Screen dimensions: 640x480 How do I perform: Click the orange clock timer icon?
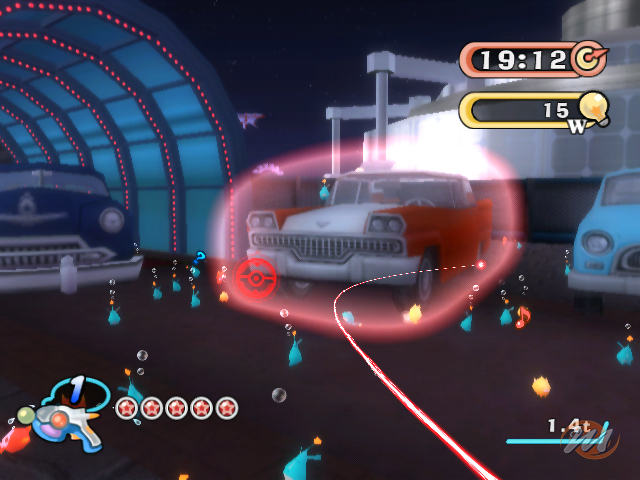point(587,59)
